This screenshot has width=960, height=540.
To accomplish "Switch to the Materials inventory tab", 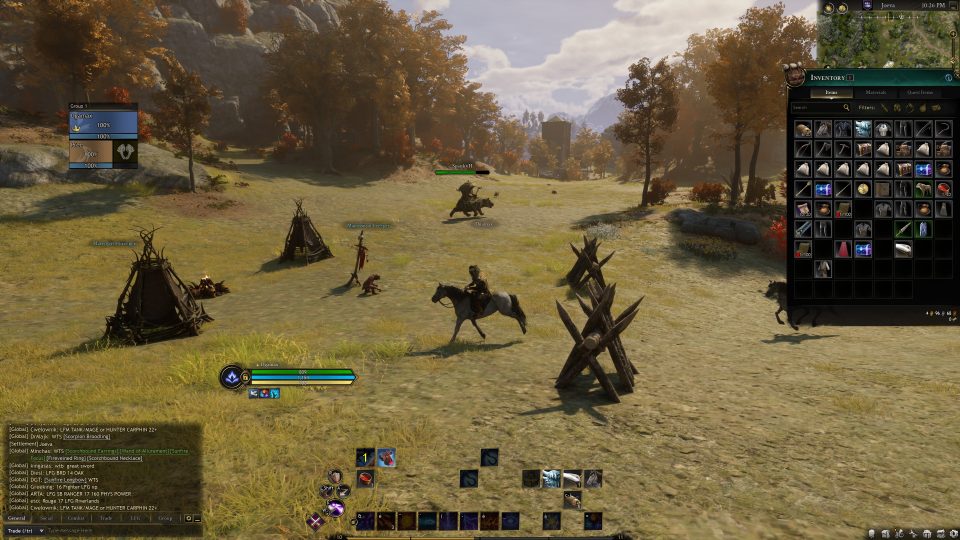I will click(x=875, y=93).
